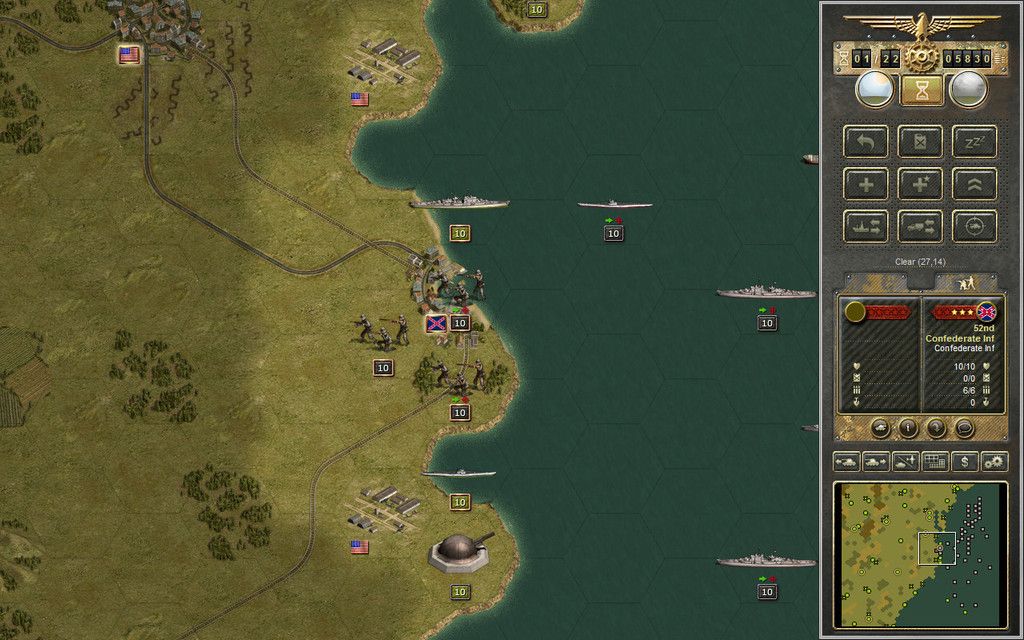End the turn with the hourglass button
This screenshot has width=1024, height=640.
click(x=921, y=90)
